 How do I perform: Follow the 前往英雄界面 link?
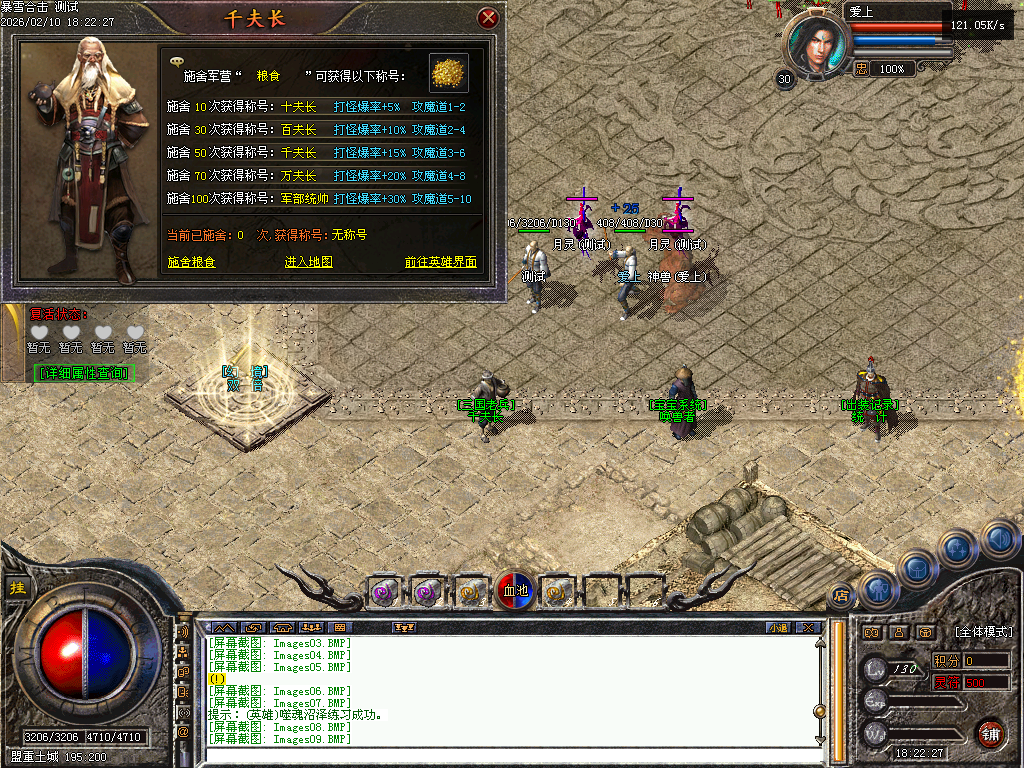coord(440,262)
